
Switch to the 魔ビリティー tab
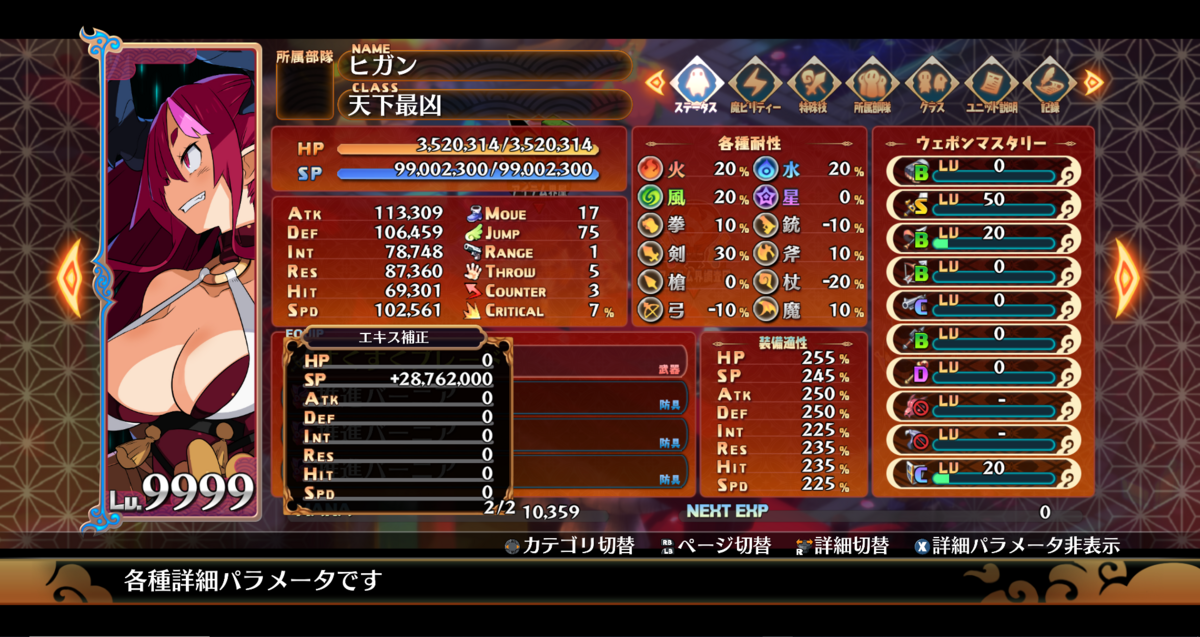tap(754, 82)
